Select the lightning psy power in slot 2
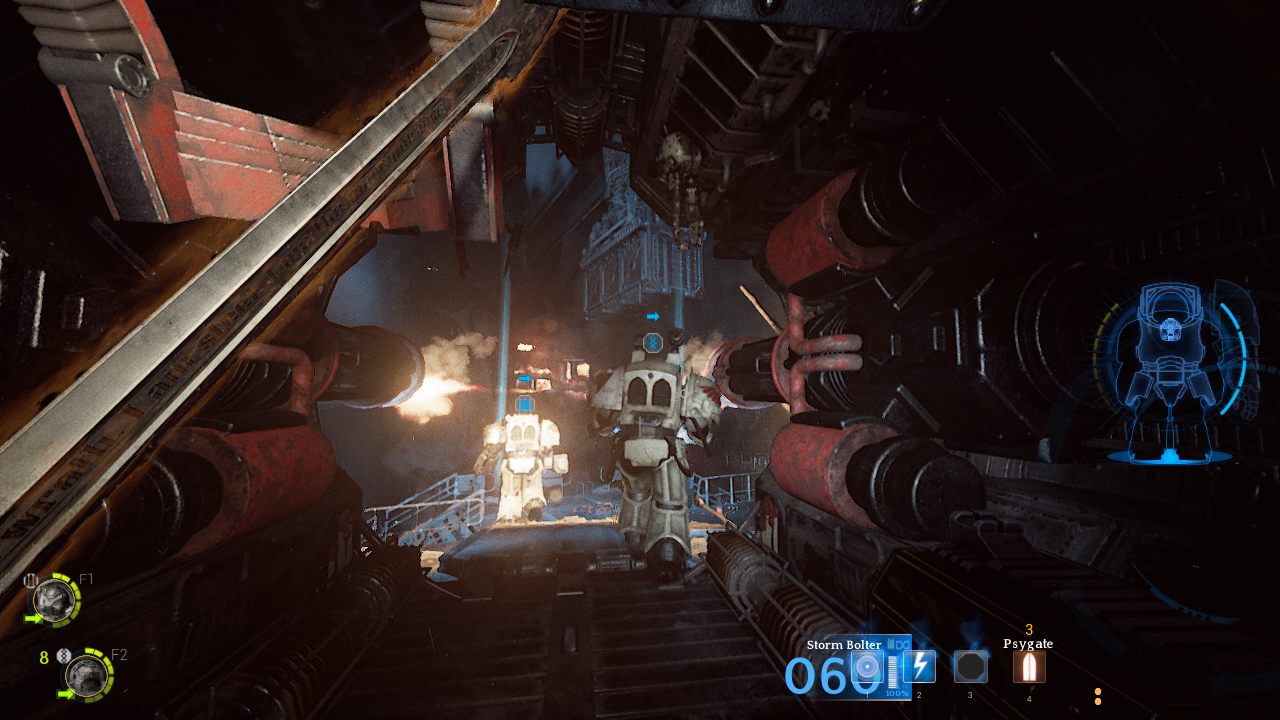1280x720 pixels. click(919, 666)
